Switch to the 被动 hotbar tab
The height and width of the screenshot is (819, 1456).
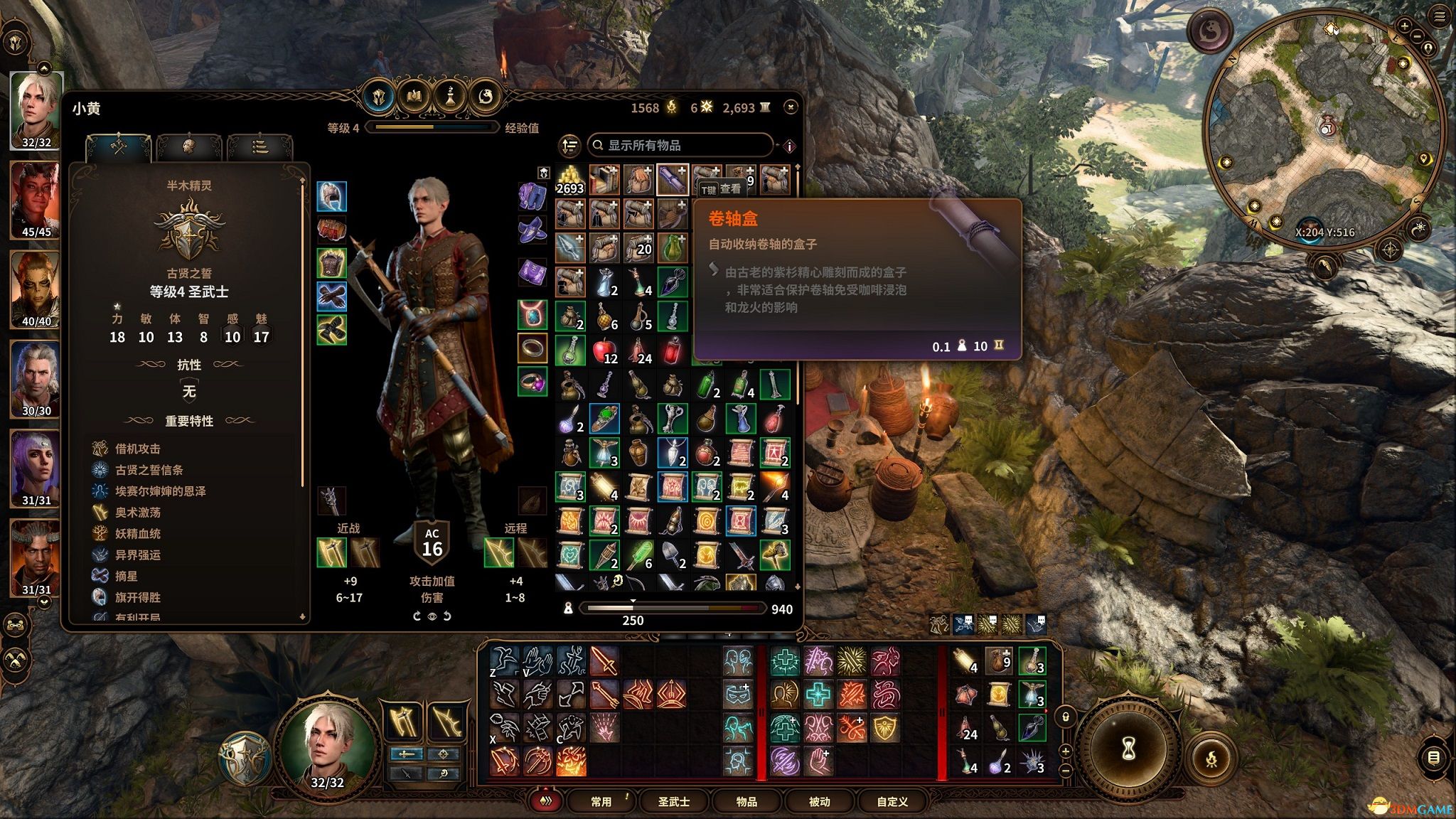(x=819, y=801)
